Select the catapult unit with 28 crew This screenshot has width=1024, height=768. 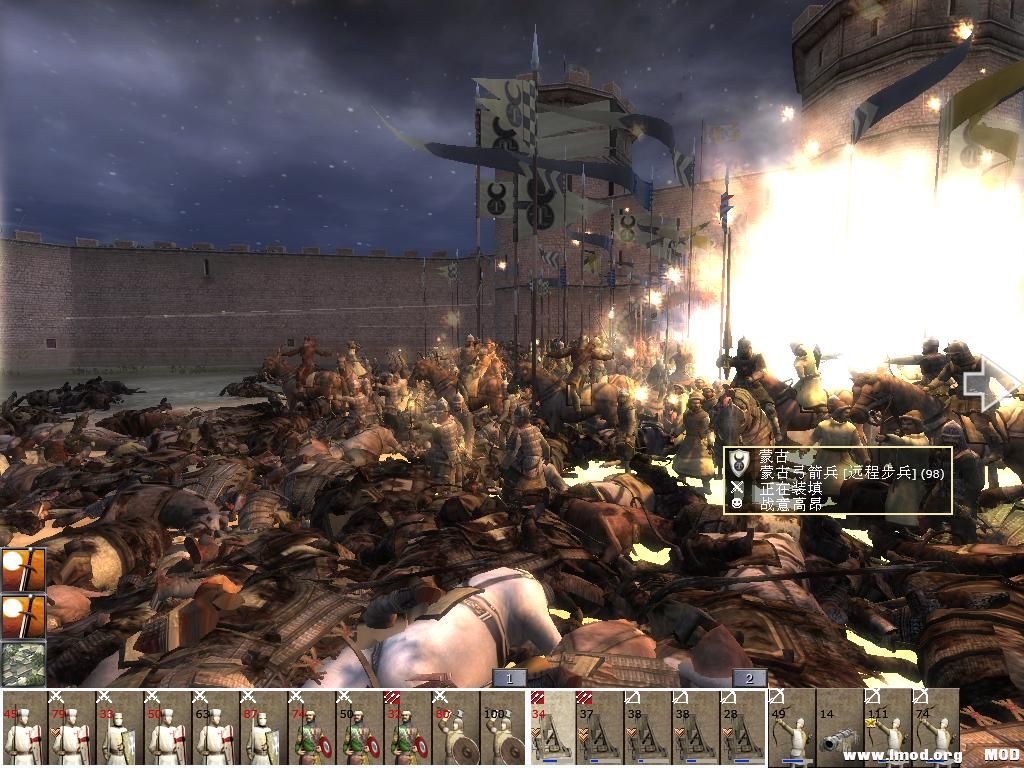[x=743, y=728]
